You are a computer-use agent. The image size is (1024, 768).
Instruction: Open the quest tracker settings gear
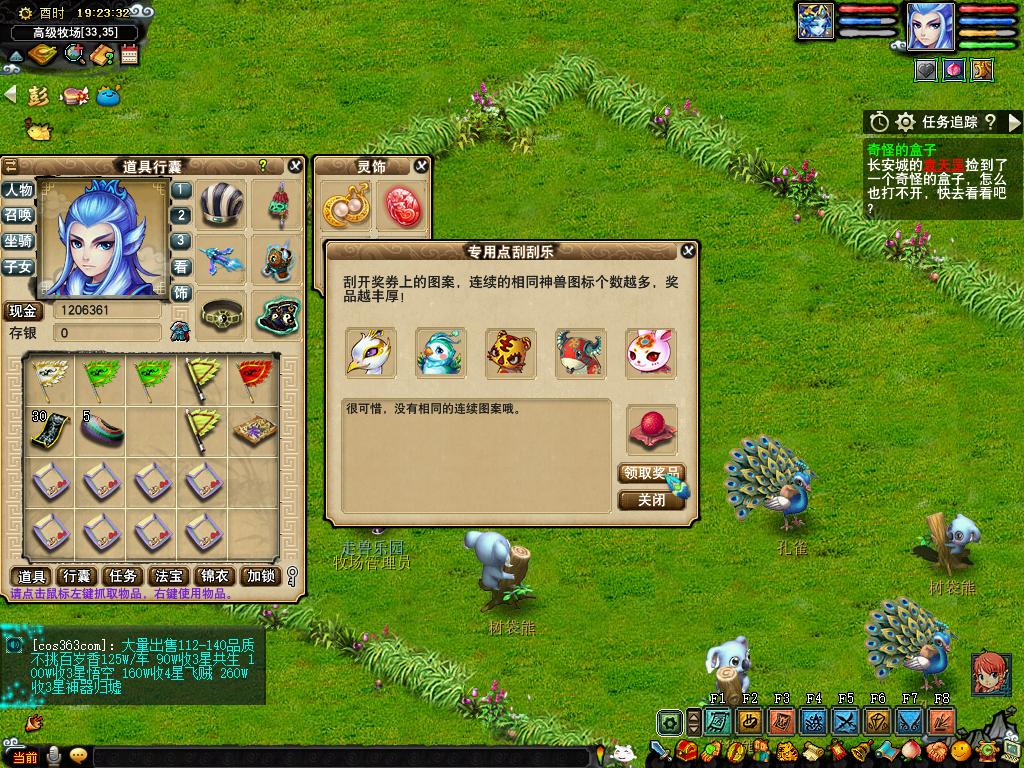tap(905, 122)
